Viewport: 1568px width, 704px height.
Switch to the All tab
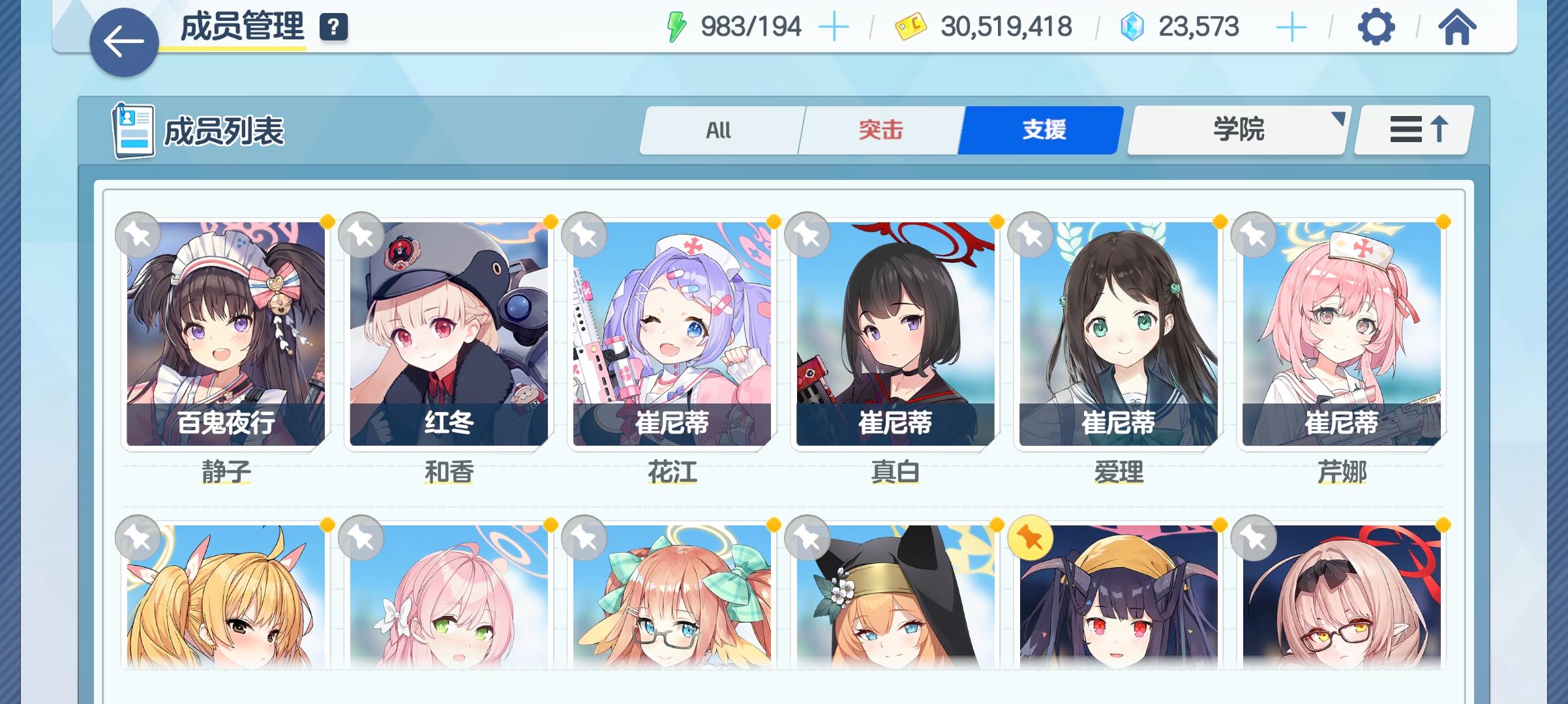pos(720,129)
